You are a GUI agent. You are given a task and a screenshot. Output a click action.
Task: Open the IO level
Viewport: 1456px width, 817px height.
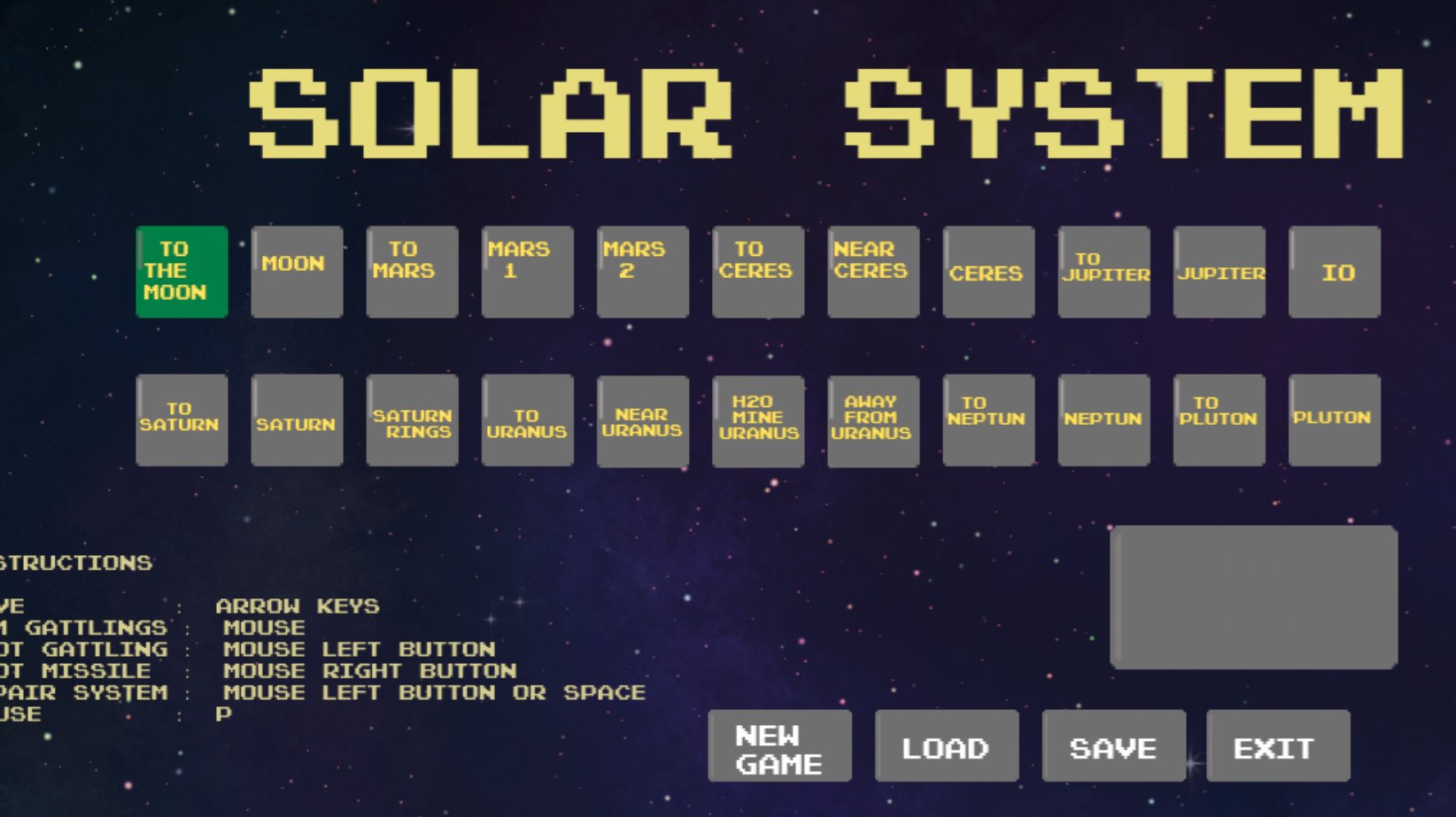pyautogui.click(x=1333, y=271)
